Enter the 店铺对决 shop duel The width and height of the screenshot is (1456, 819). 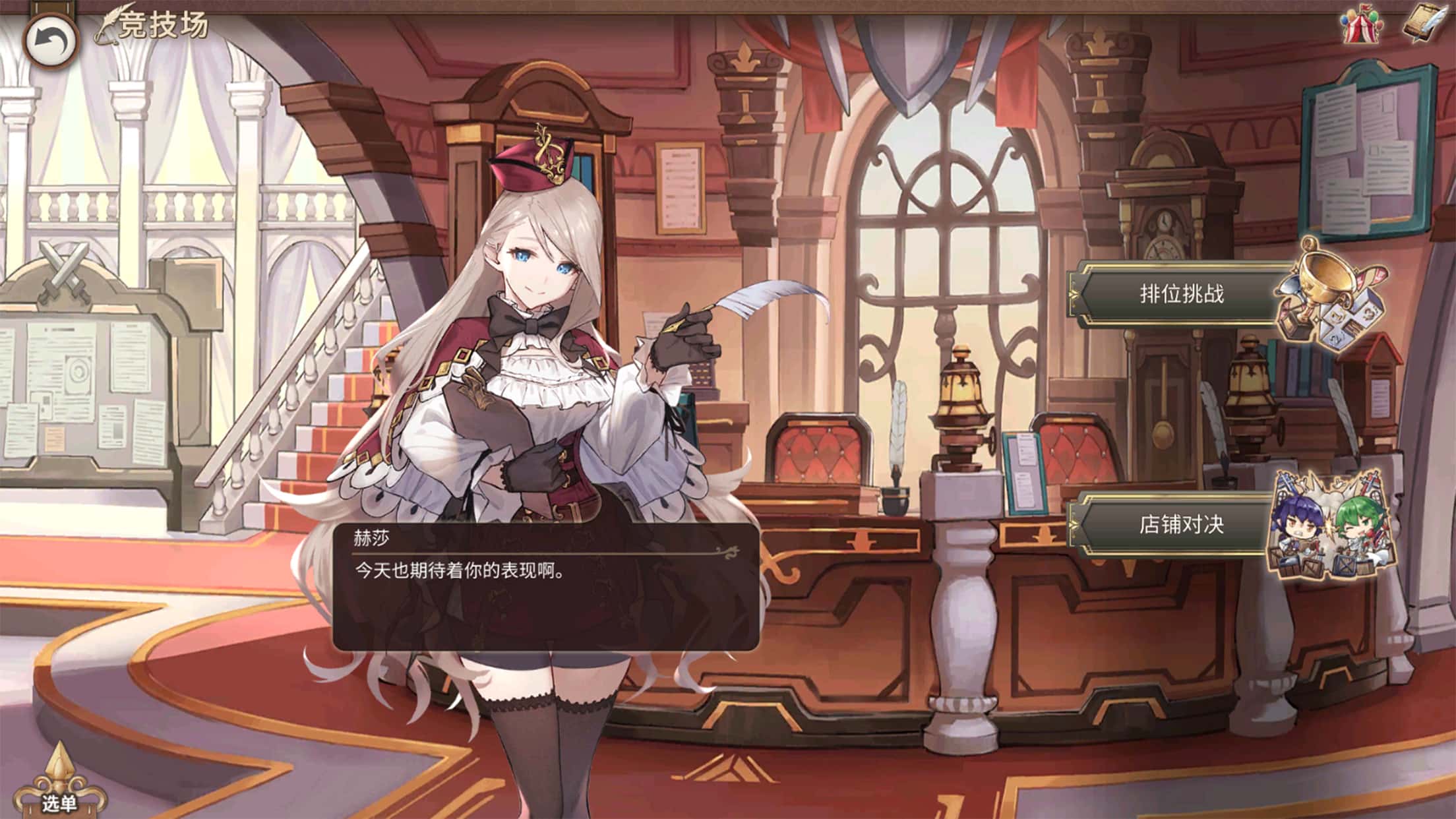point(1181,525)
